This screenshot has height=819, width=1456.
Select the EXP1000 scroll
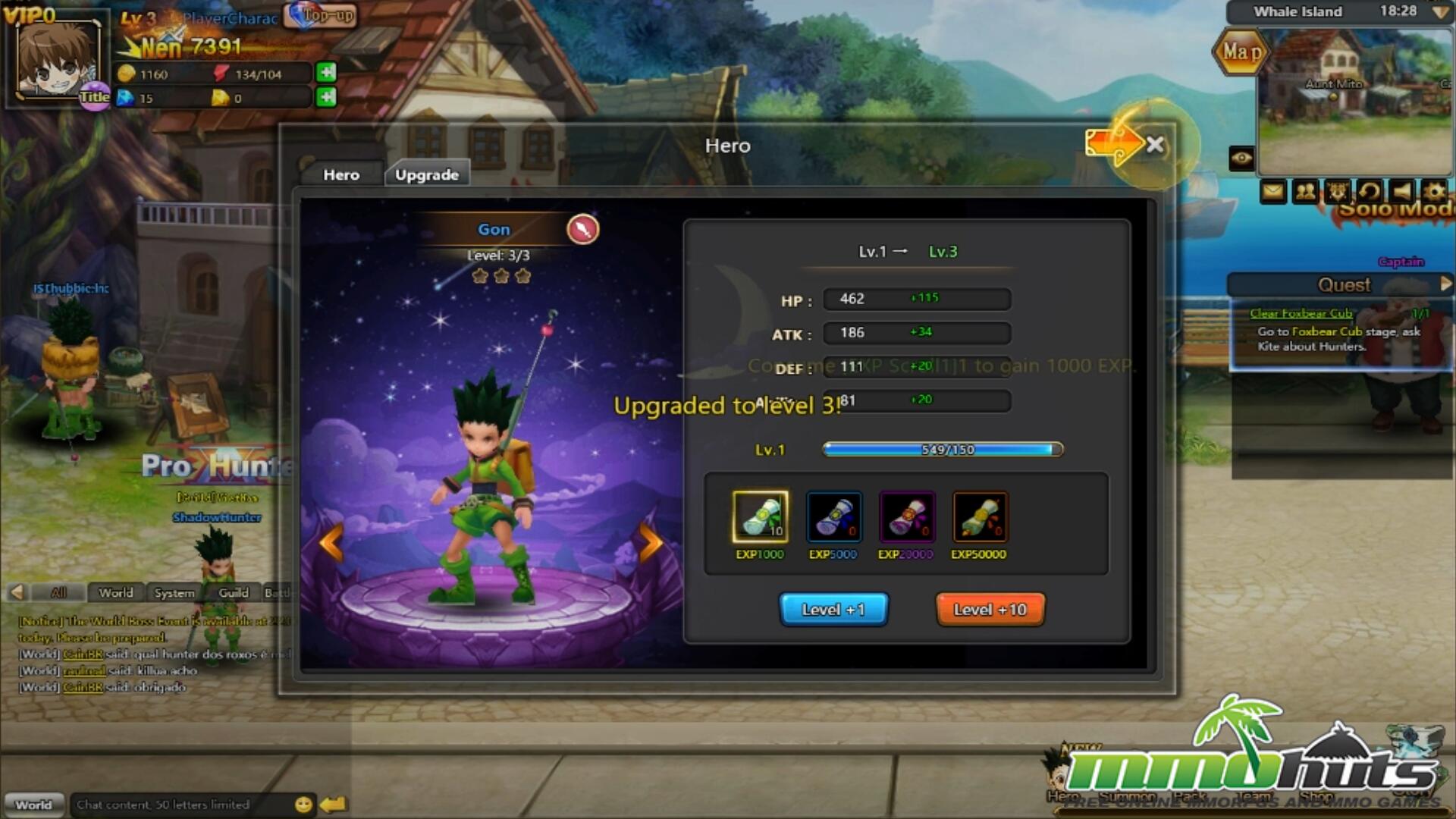760,517
